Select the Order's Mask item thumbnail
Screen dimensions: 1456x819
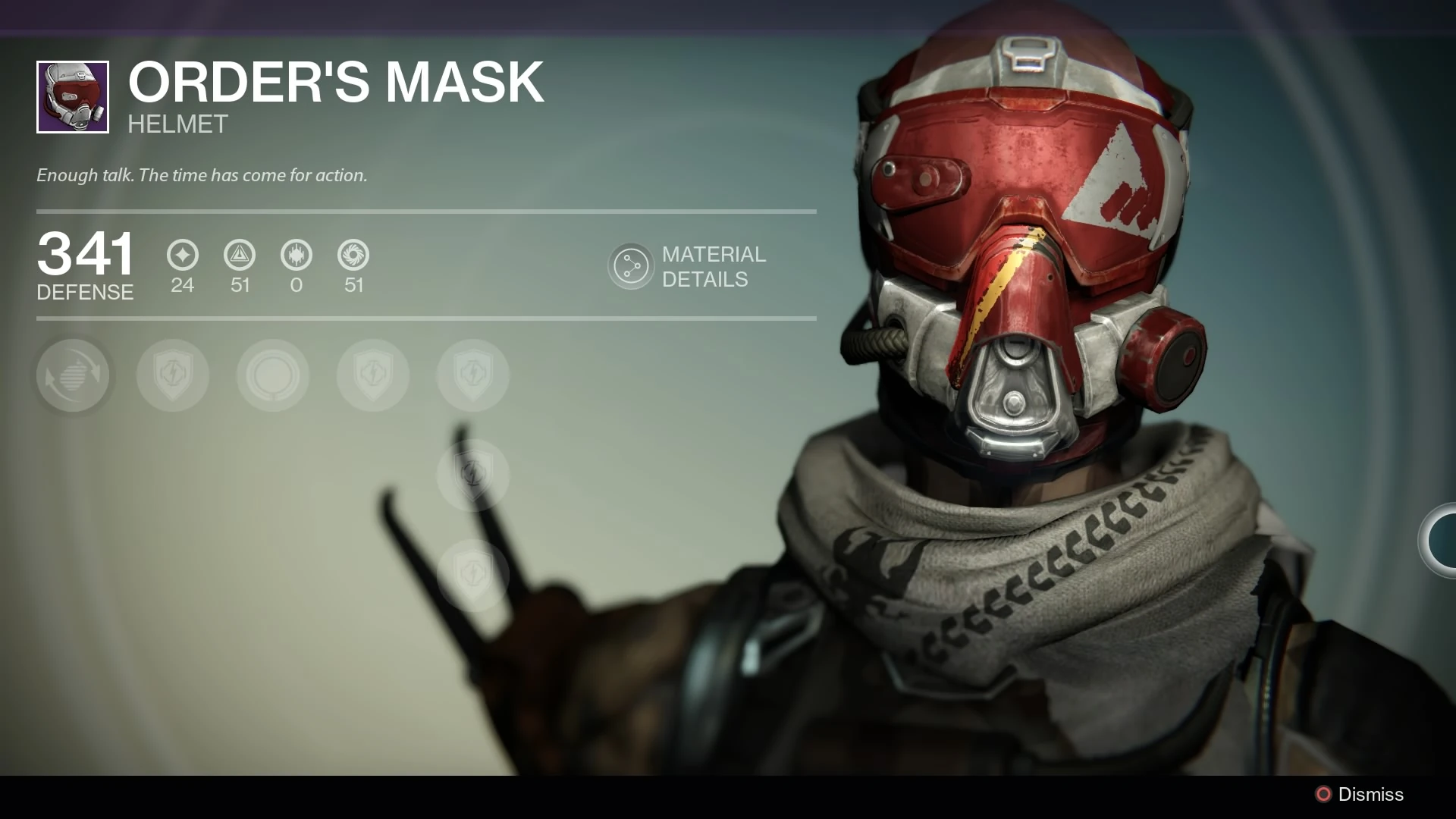point(72,97)
